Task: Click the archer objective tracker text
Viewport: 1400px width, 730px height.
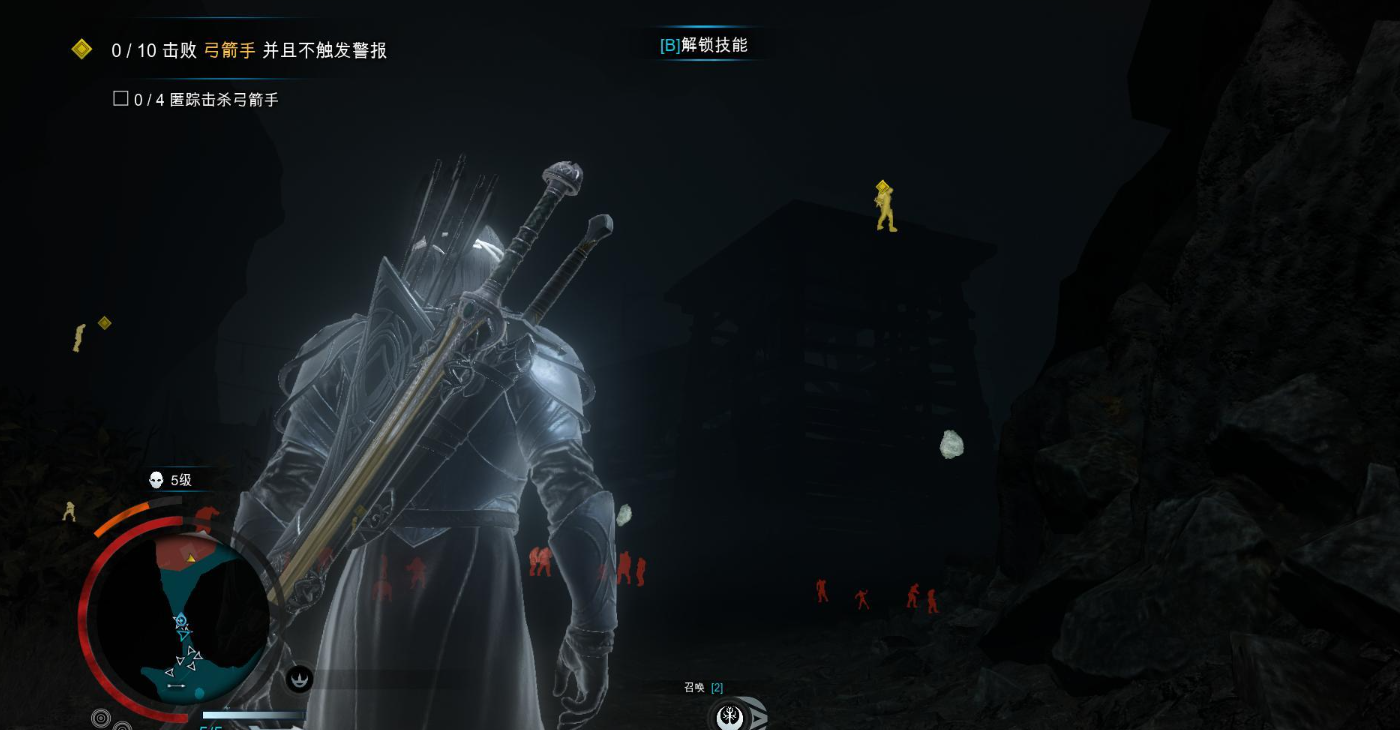Action: coord(249,50)
